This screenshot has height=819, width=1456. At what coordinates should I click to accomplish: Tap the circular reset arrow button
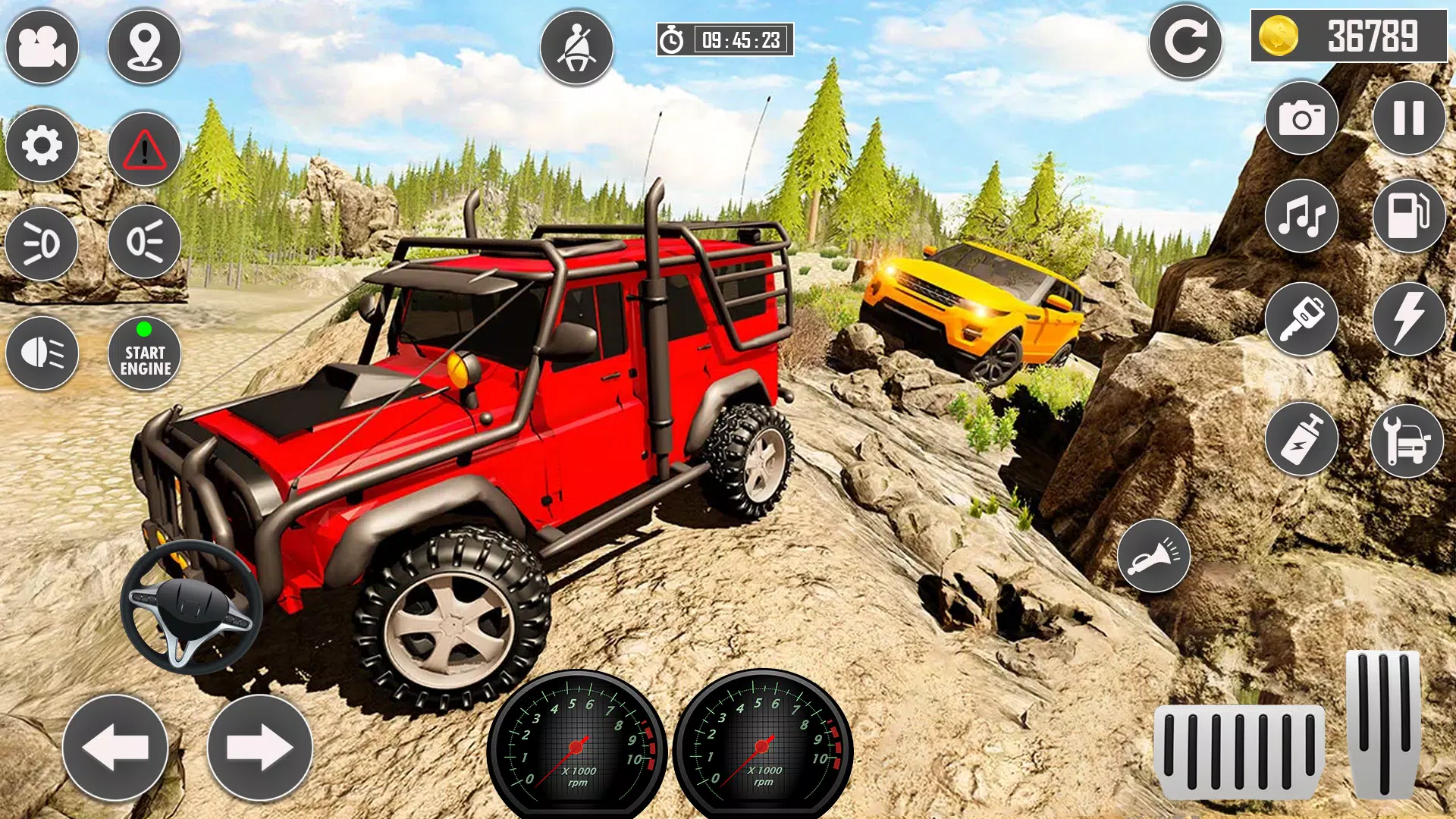[x=1185, y=42]
